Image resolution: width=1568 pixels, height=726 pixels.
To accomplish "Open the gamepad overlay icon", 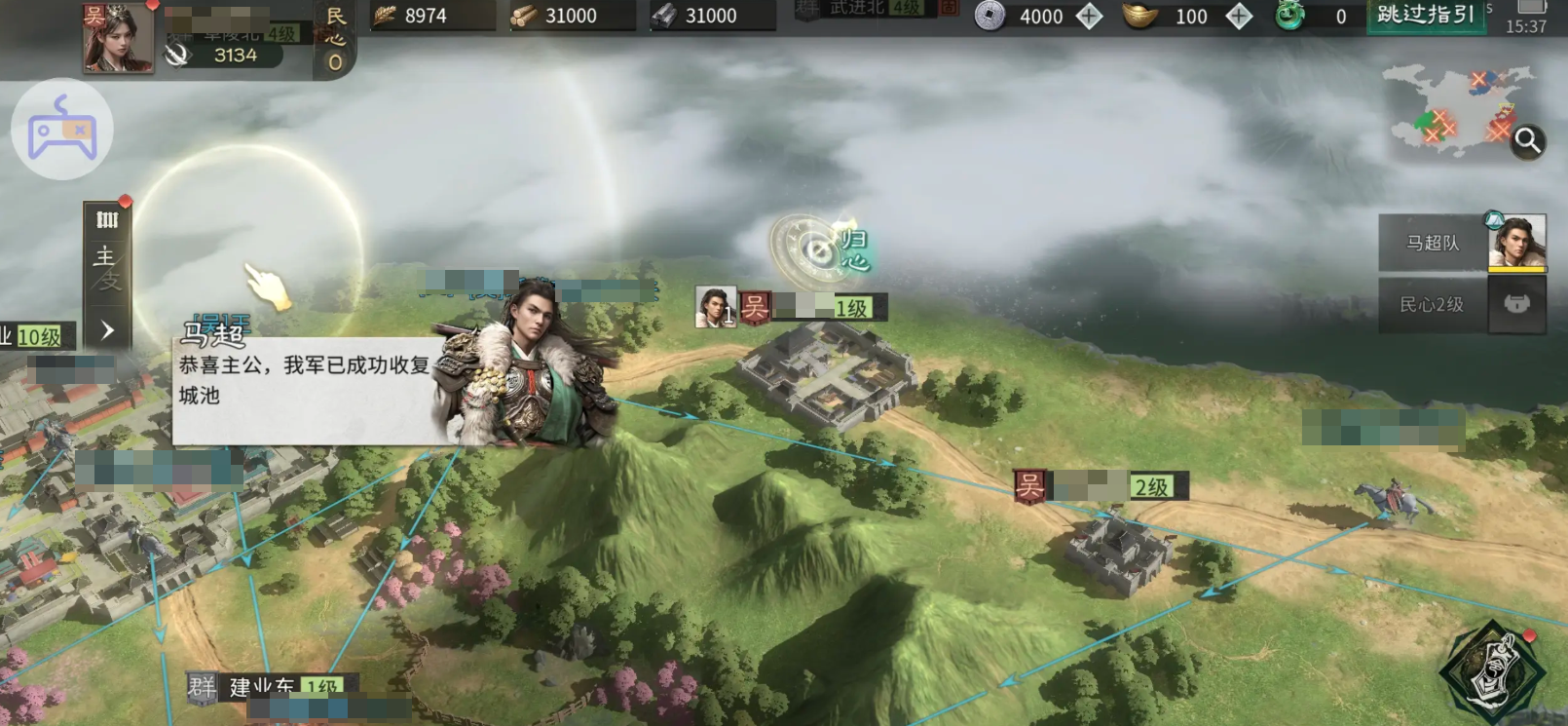I will (x=62, y=130).
